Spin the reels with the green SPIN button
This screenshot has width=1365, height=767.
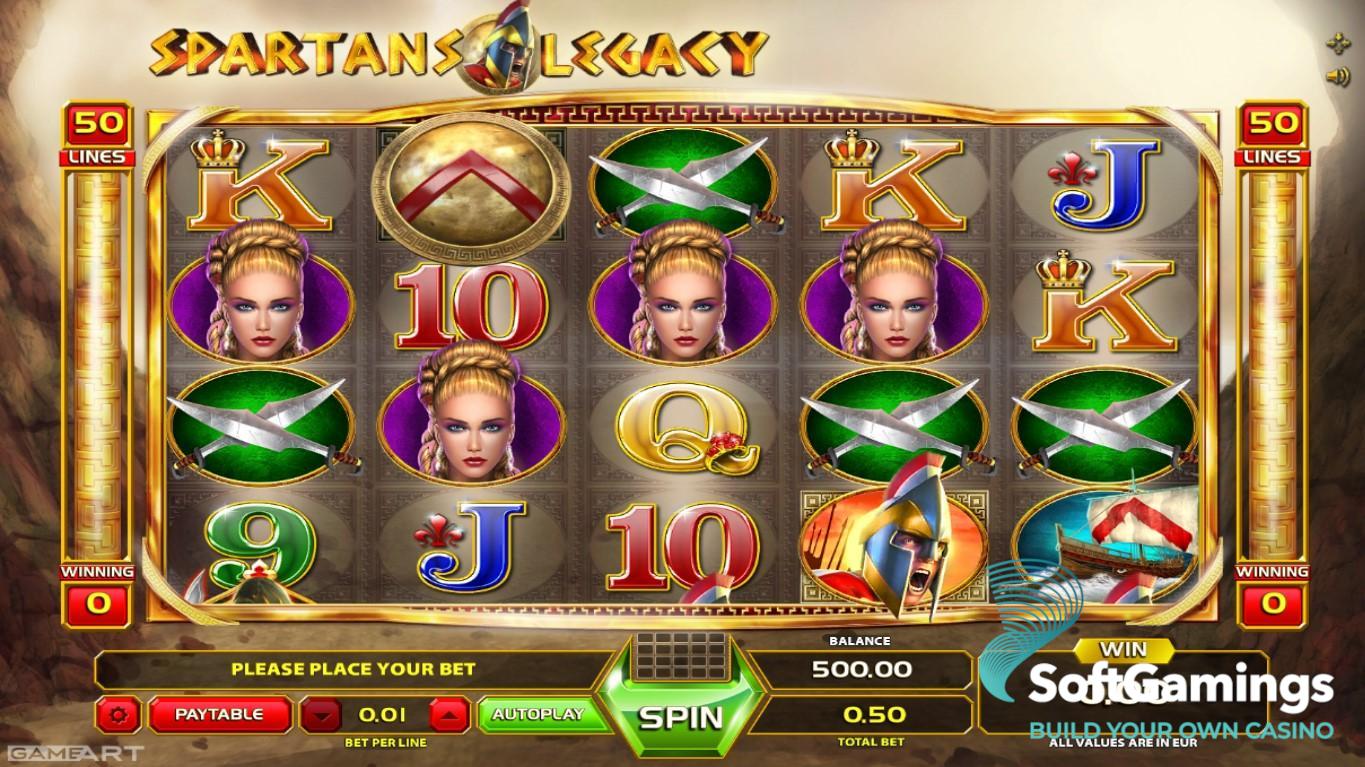tap(680, 715)
